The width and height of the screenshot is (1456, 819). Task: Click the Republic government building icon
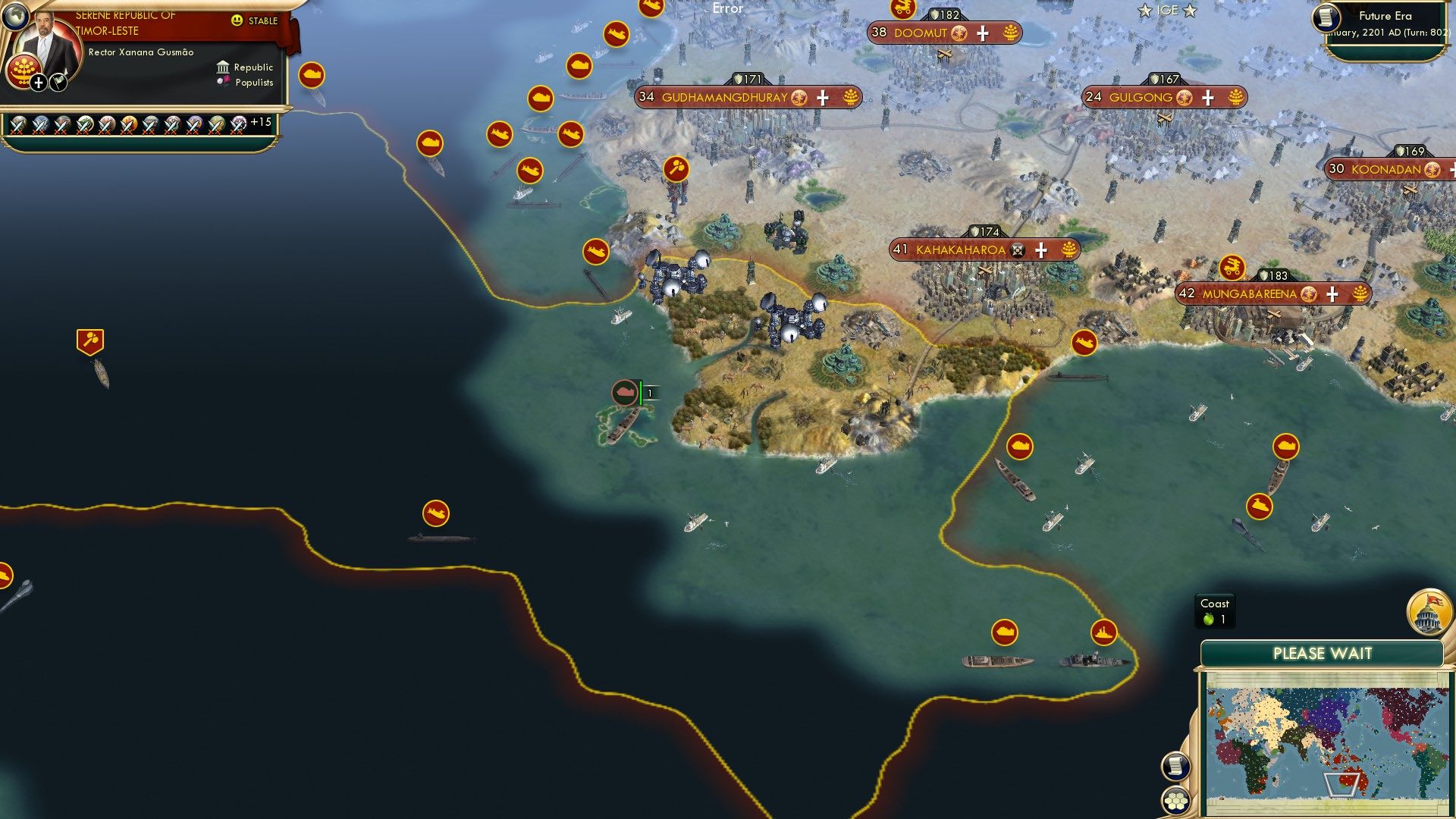[222, 67]
